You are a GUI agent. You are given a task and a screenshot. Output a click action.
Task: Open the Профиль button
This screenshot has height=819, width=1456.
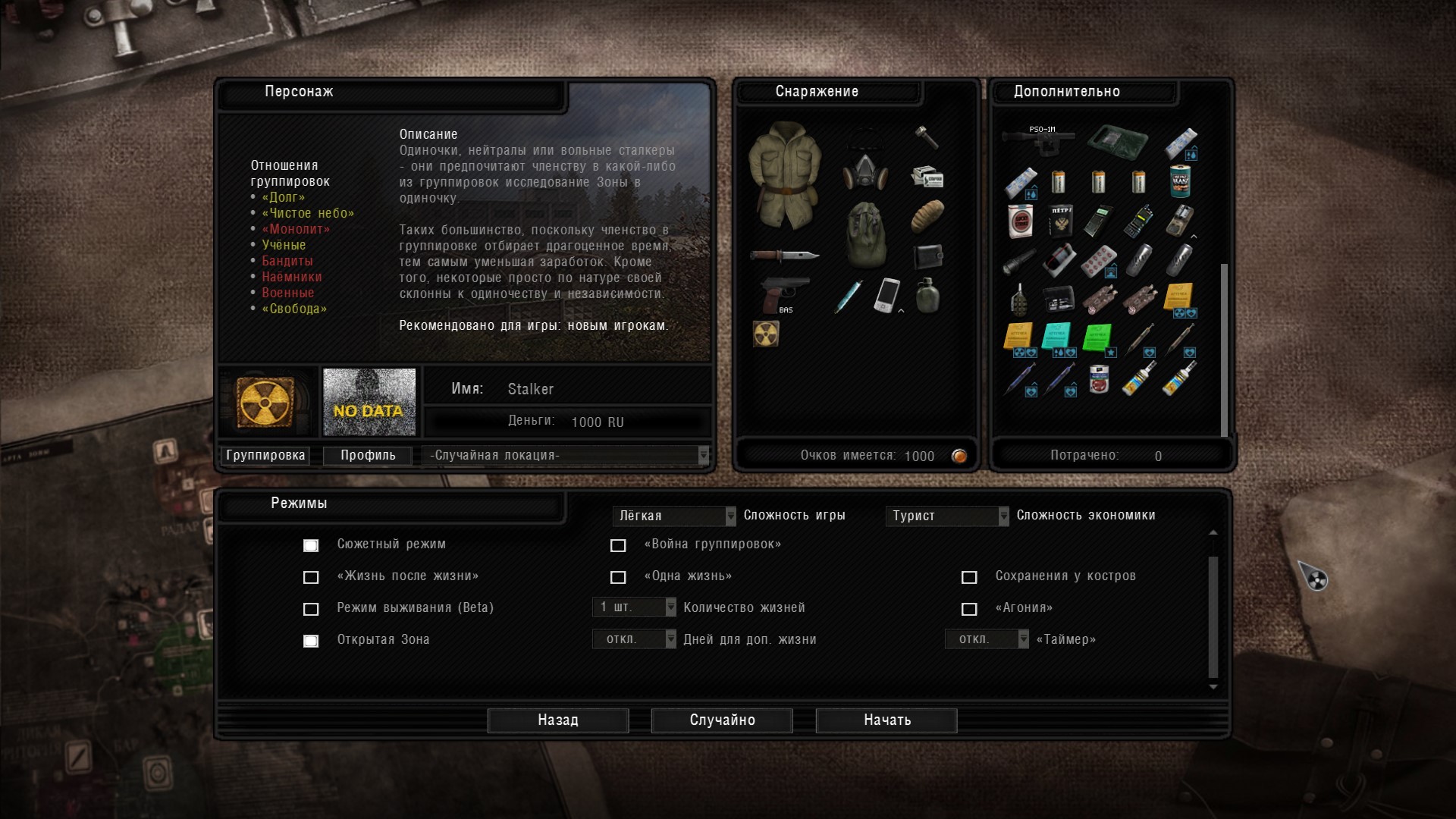pyautogui.click(x=368, y=455)
